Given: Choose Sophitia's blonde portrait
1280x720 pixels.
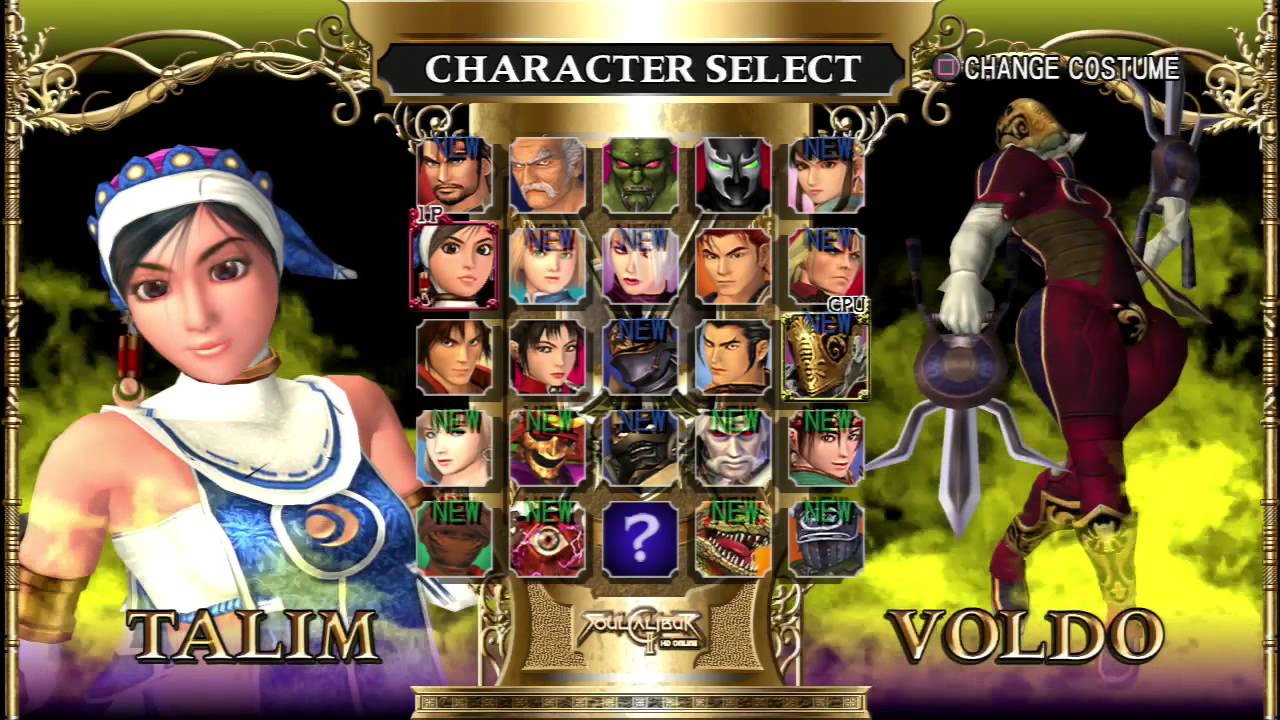Looking at the screenshot, I should [454, 447].
